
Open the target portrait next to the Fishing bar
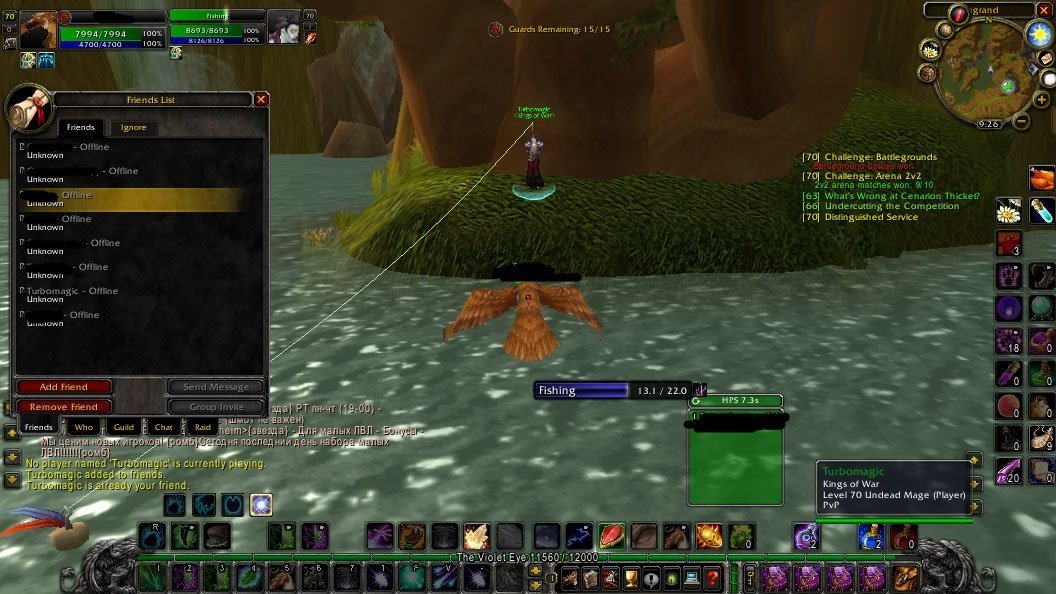(x=284, y=25)
